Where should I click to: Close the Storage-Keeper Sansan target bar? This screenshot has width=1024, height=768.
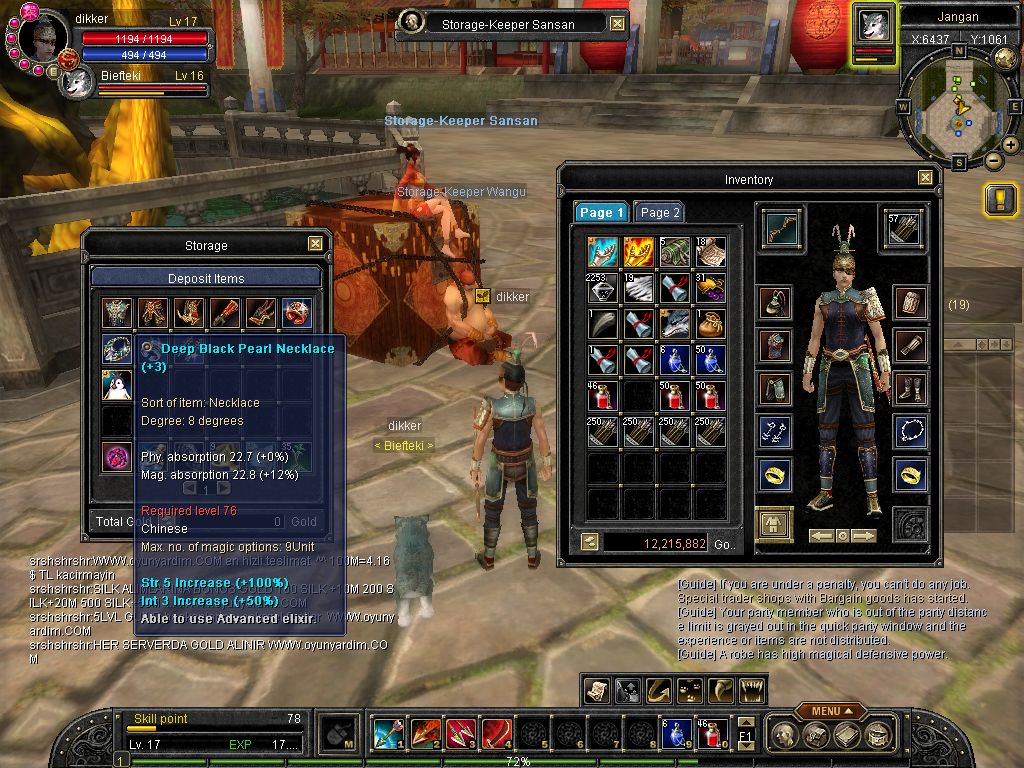tap(617, 24)
